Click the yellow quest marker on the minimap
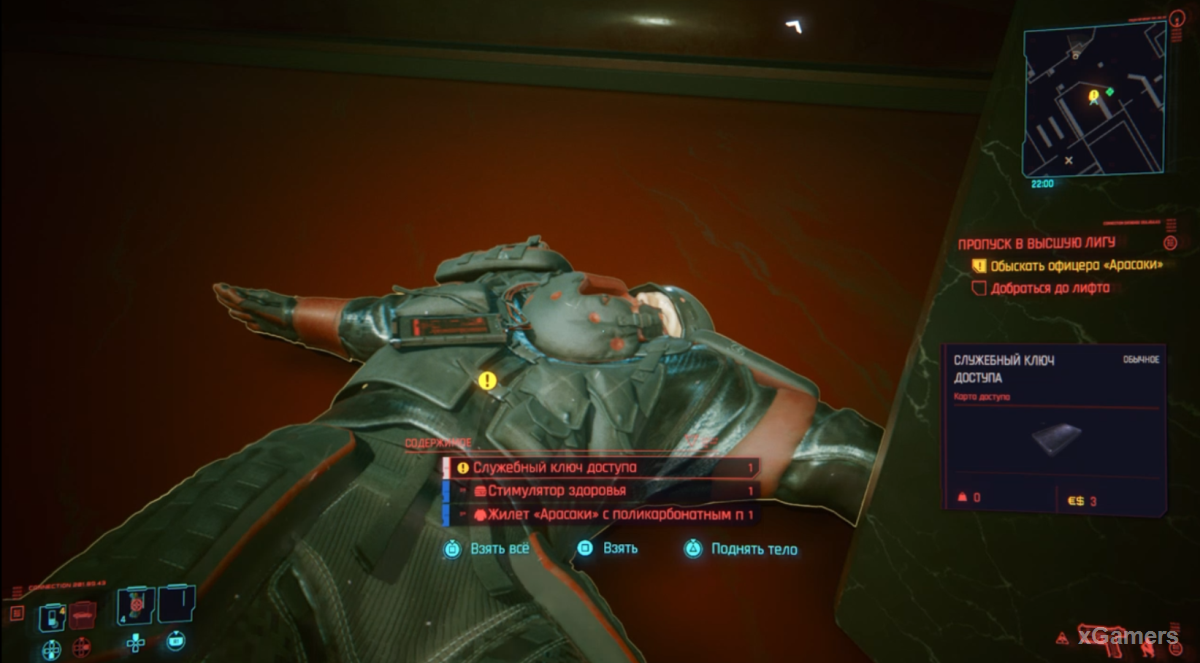 1094,95
